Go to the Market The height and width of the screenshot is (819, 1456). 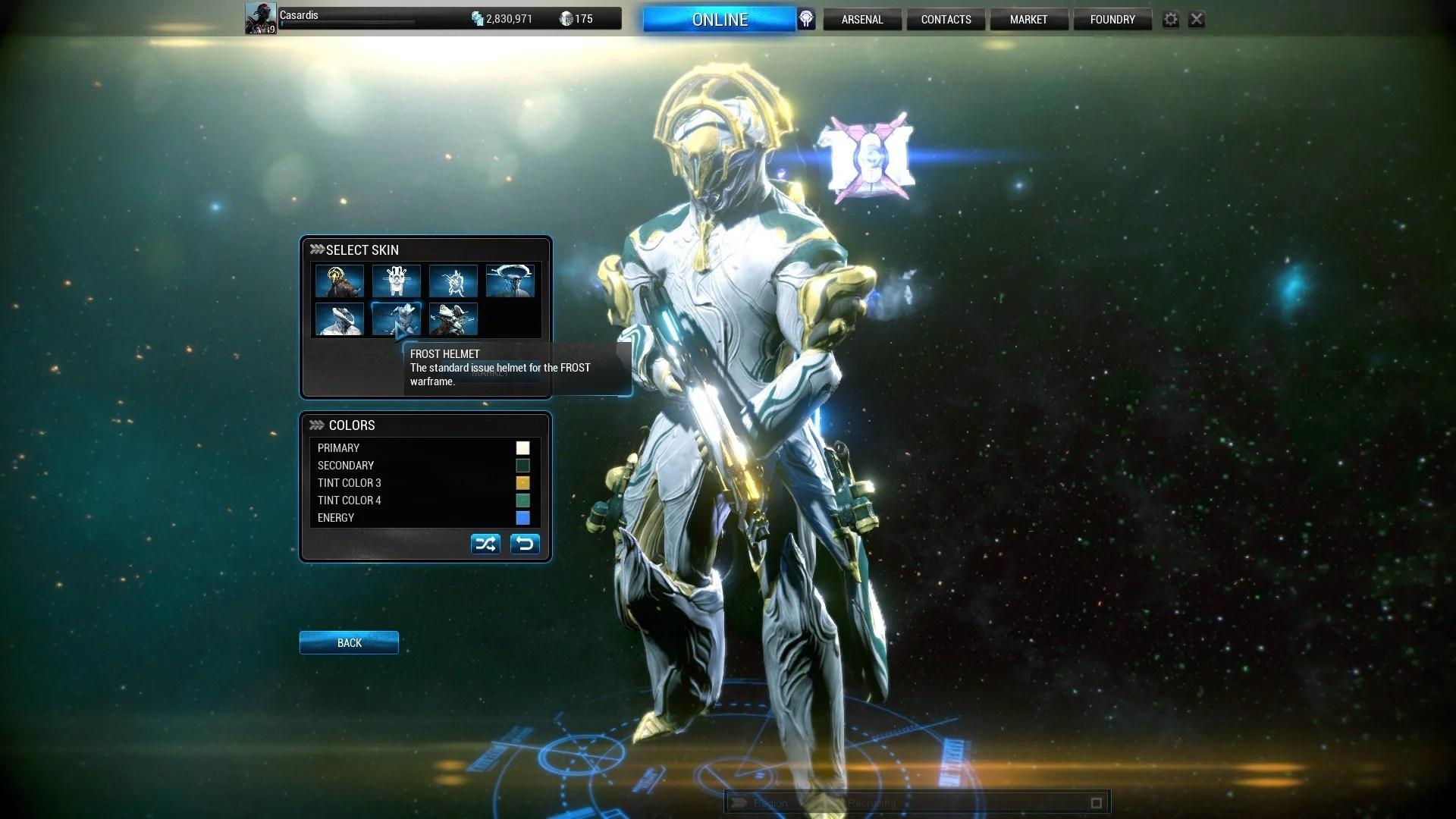[x=1028, y=20]
